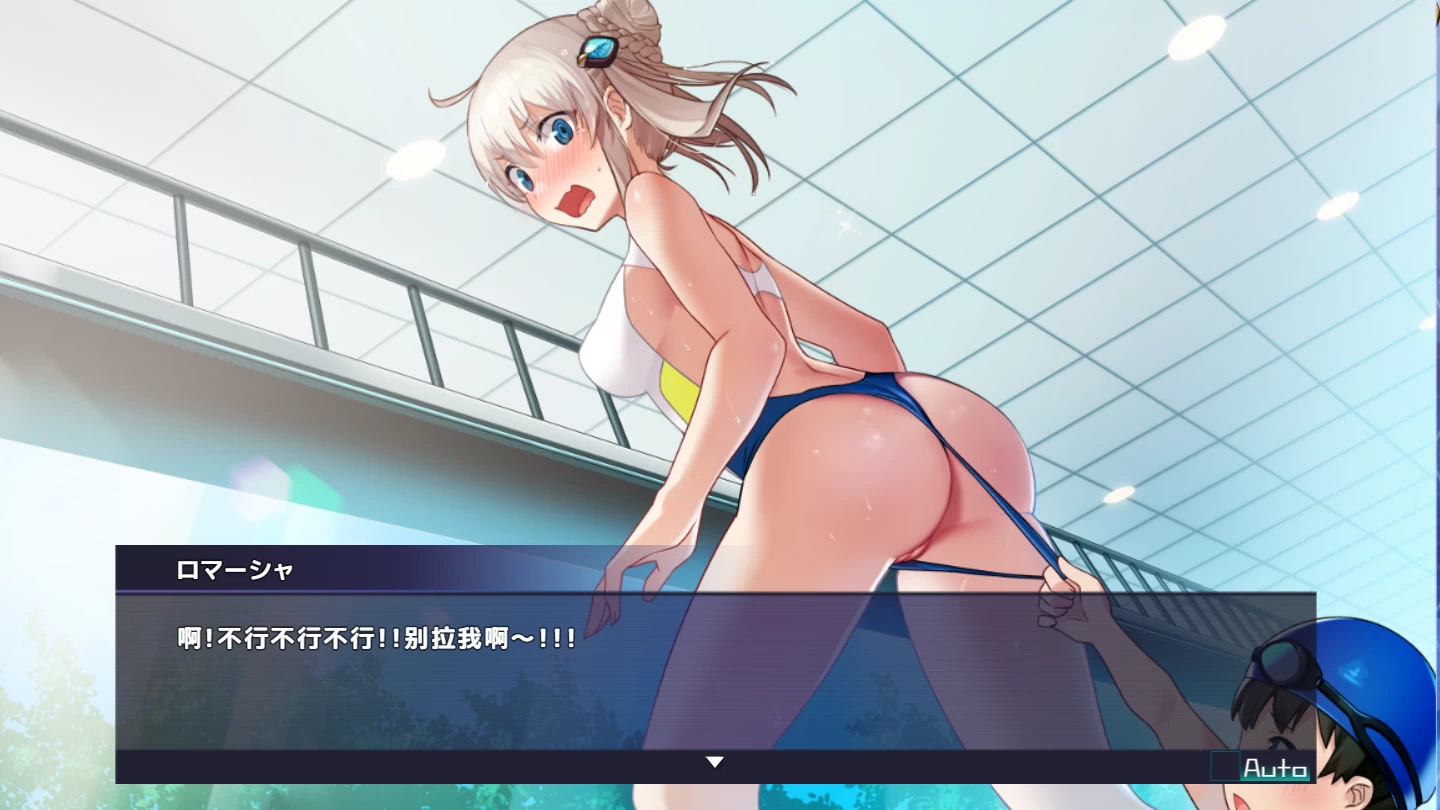Check the box beside Auto
This screenshot has height=810, width=1440.
pyautogui.click(x=1225, y=766)
